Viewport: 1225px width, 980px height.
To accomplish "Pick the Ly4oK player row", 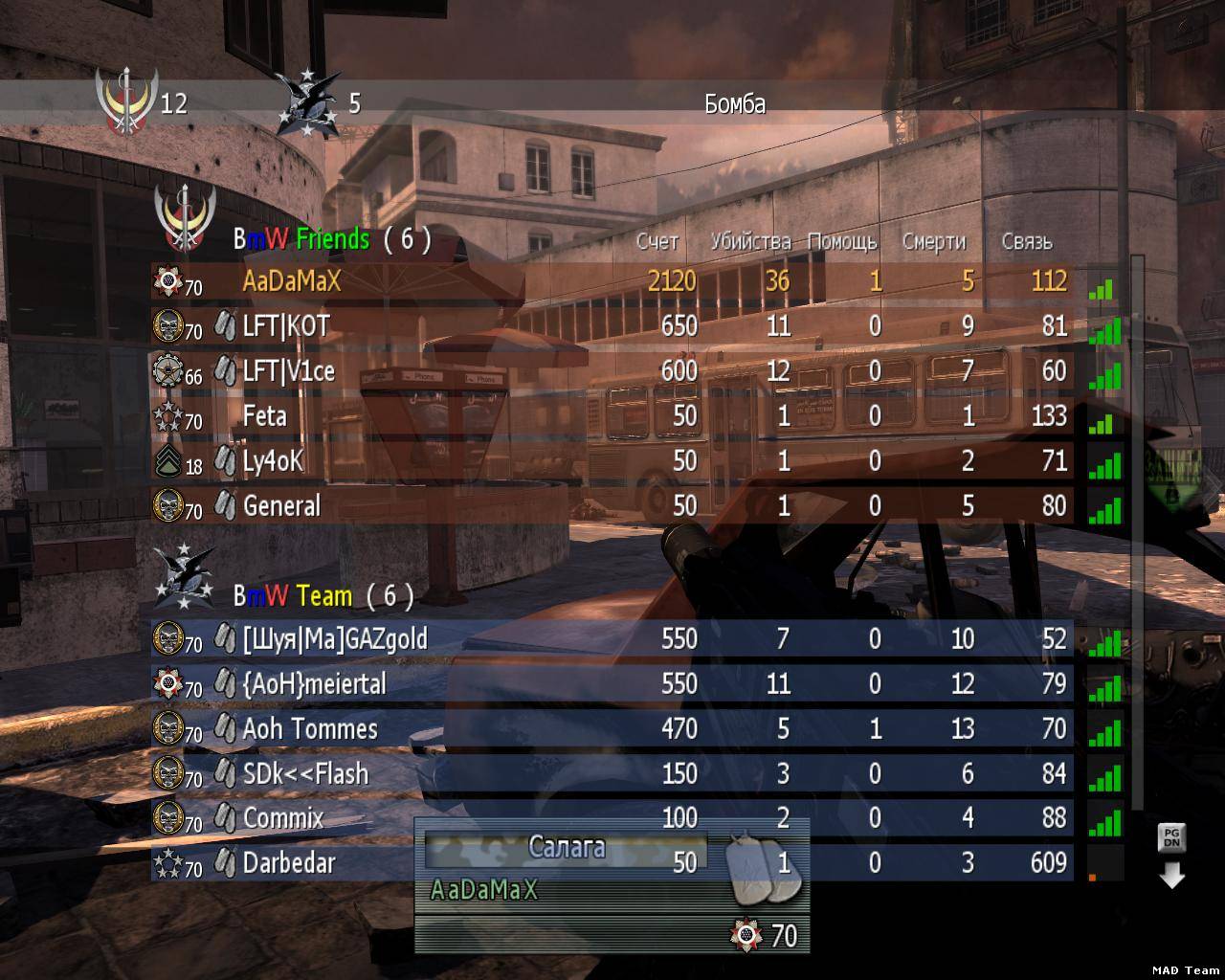I will pyautogui.click(x=612, y=460).
